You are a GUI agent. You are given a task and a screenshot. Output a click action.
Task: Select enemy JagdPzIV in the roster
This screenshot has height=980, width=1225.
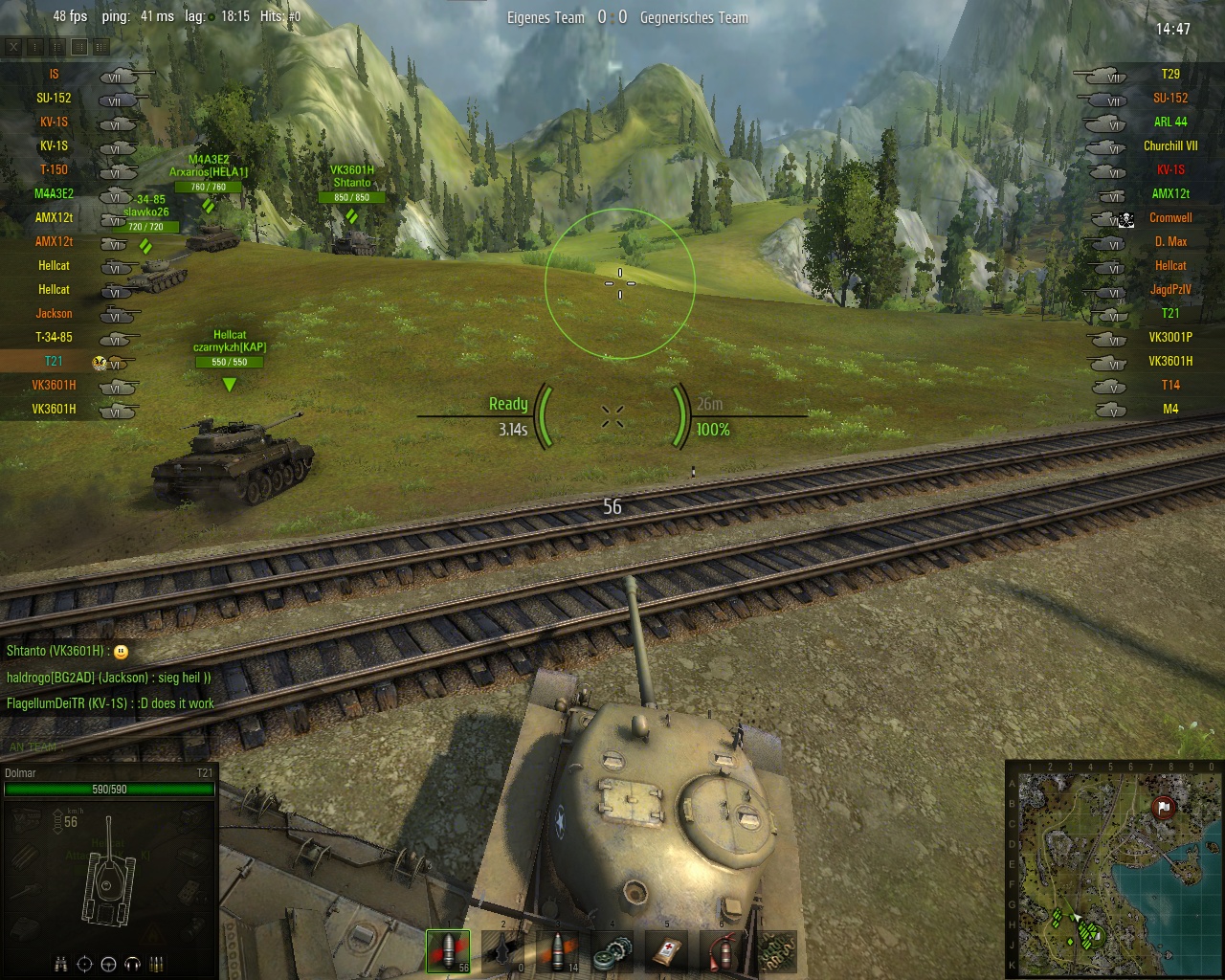coord(1169,289)
